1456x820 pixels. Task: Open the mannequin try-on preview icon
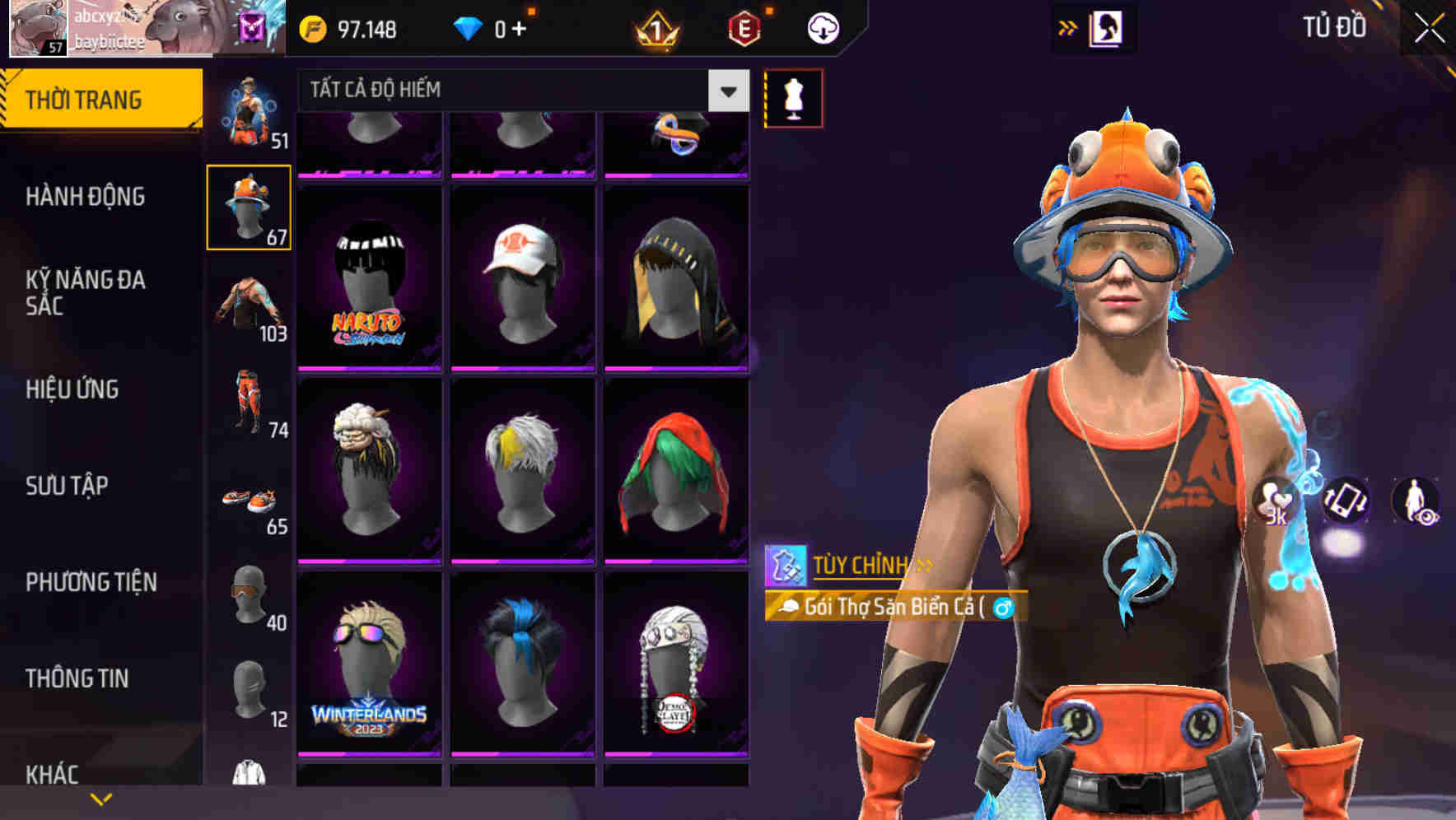[793, 97]
